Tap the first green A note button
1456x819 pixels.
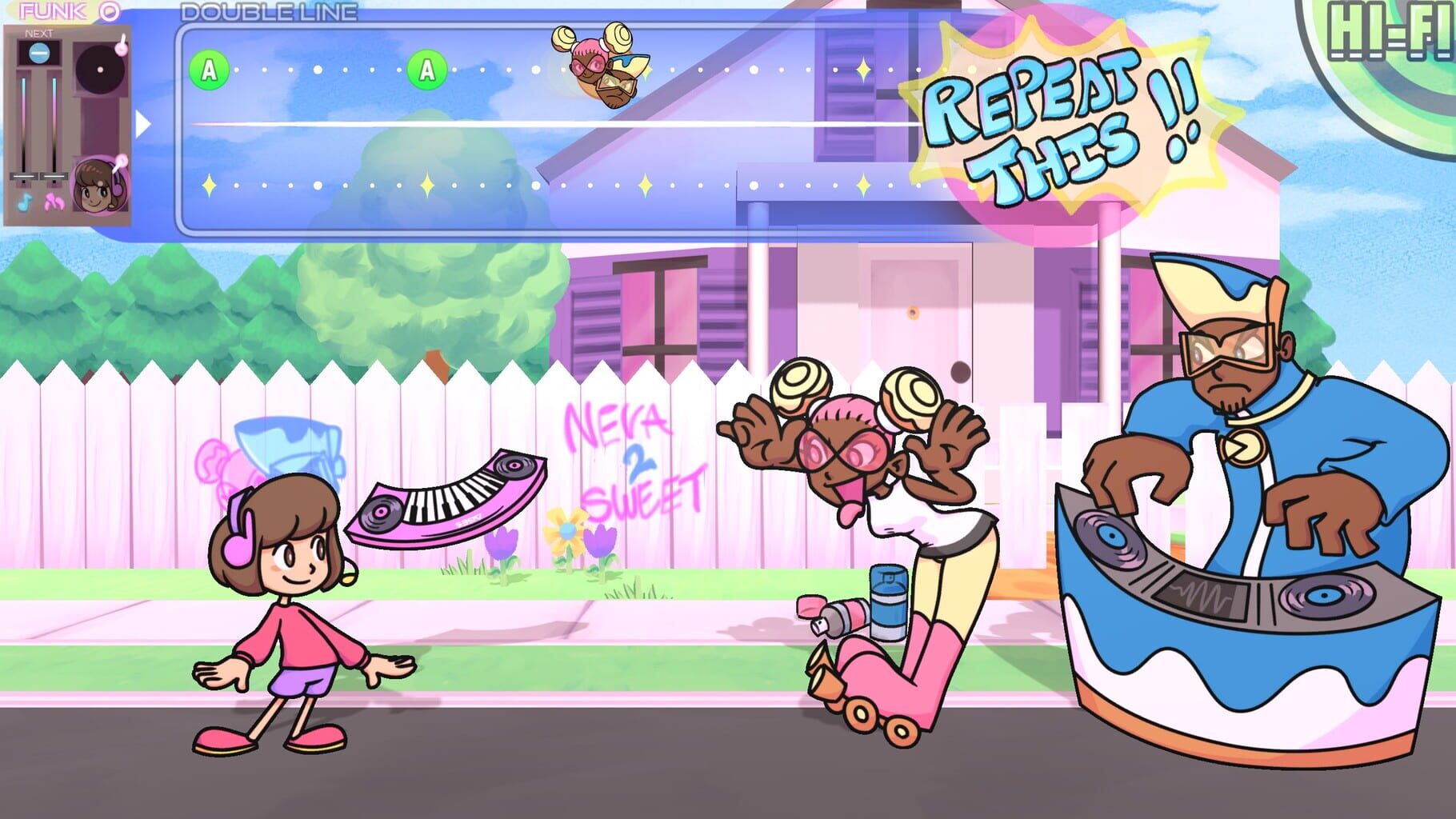tap(208, 70)
